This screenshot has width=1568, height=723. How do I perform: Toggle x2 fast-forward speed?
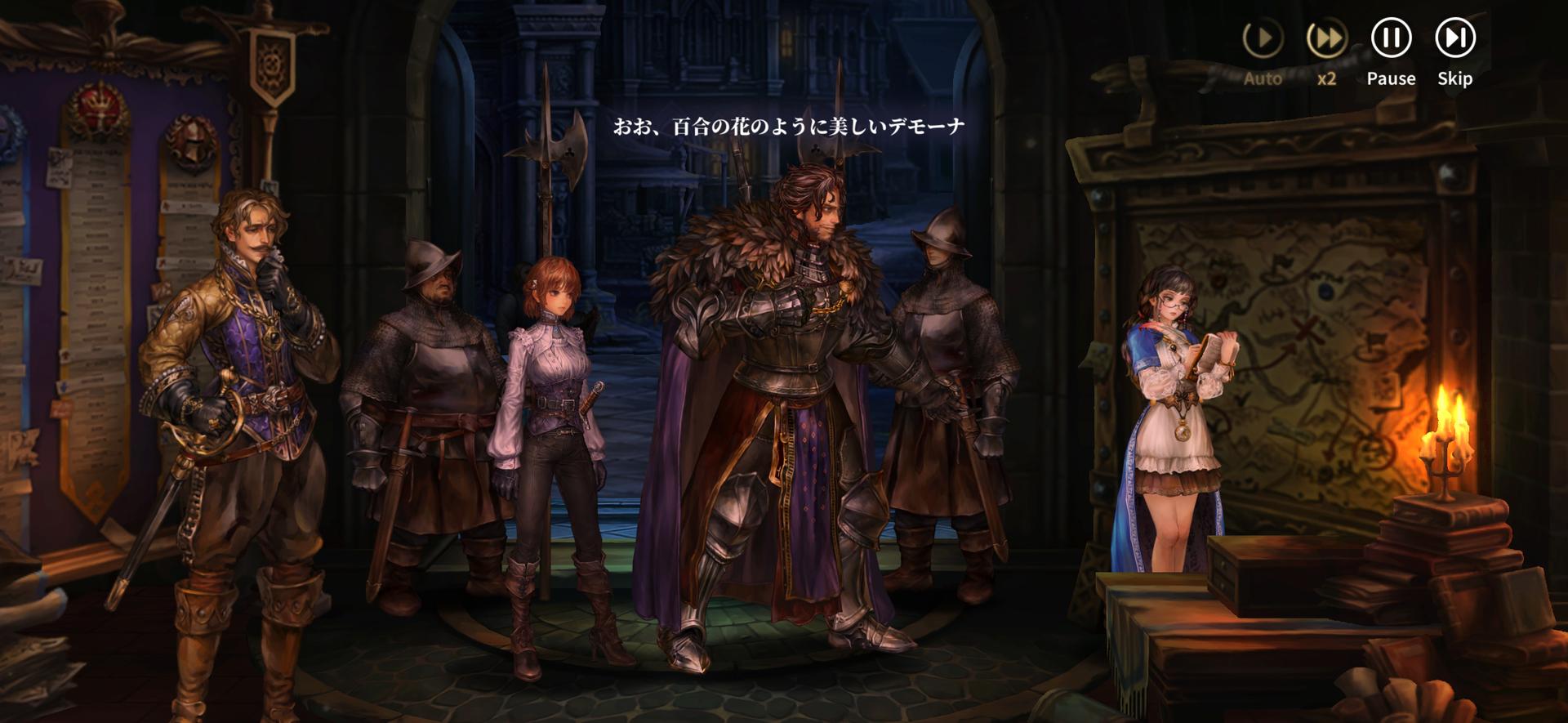pos(1326,38)
